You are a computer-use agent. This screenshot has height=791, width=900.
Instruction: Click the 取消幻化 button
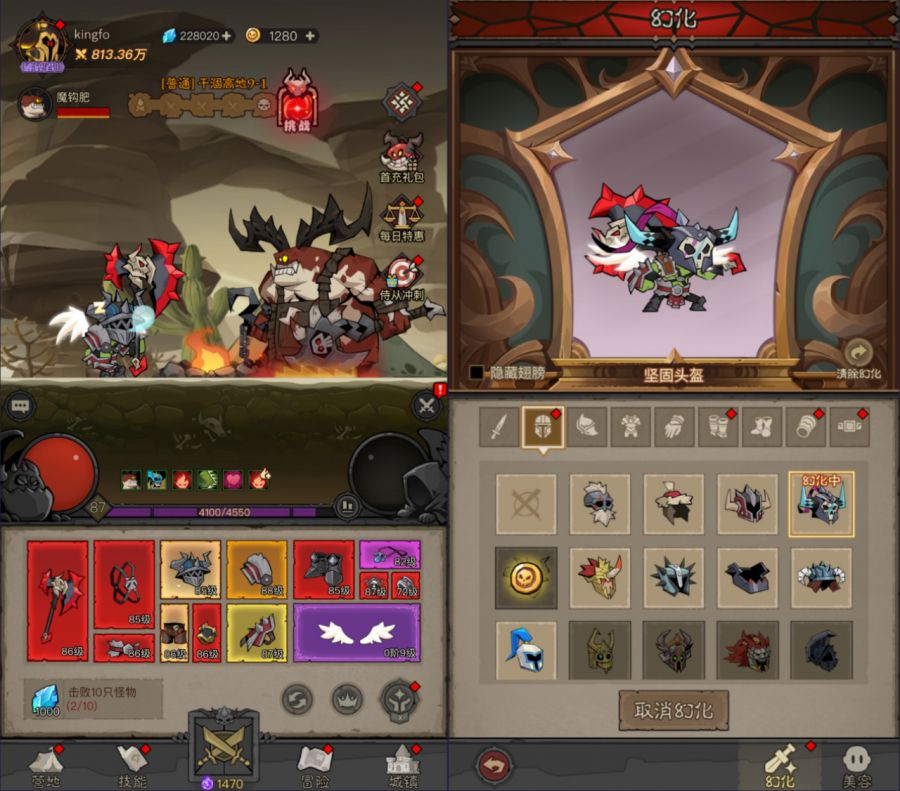673,710
